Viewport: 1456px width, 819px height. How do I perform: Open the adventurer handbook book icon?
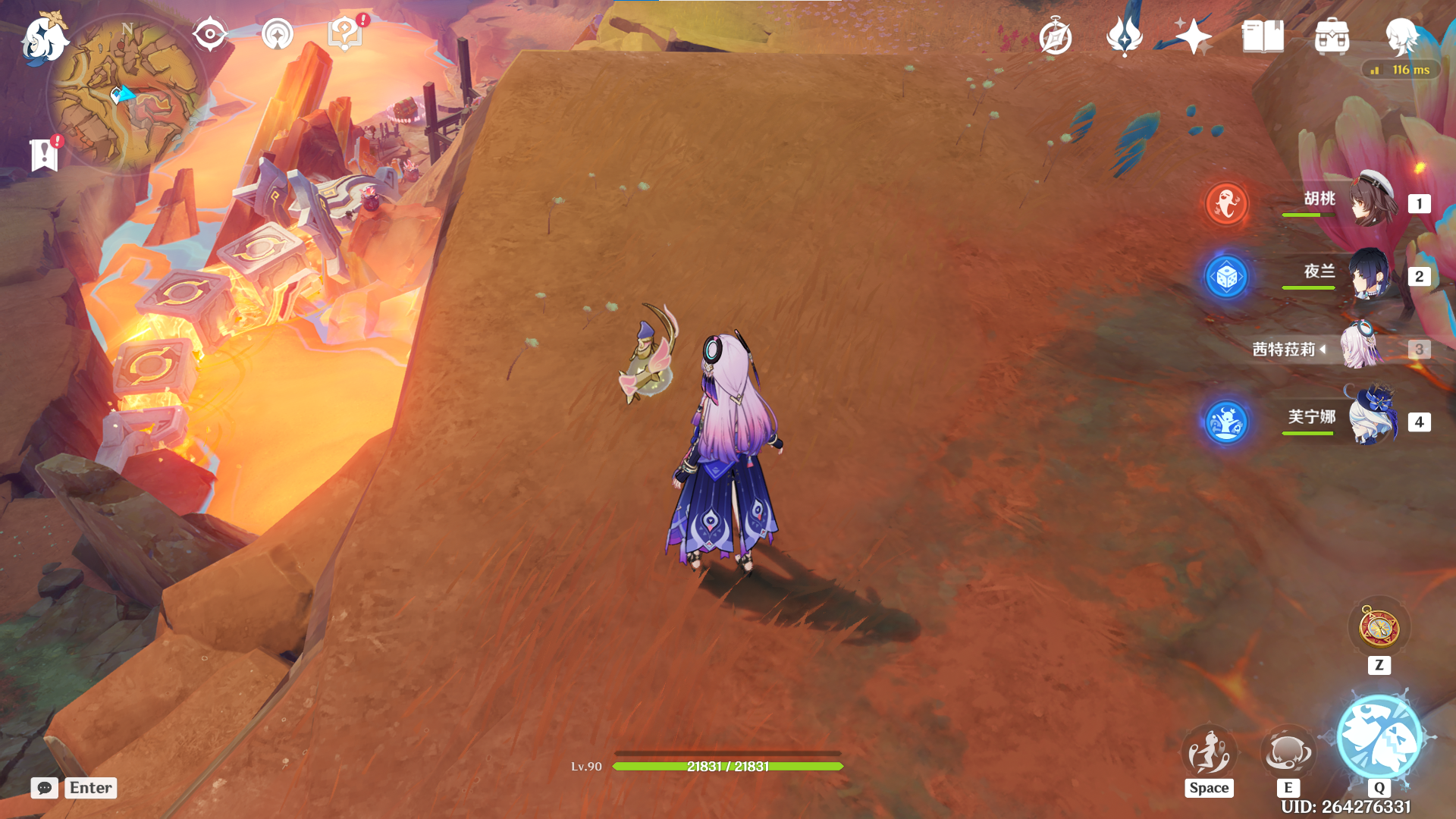(1263, 36)
